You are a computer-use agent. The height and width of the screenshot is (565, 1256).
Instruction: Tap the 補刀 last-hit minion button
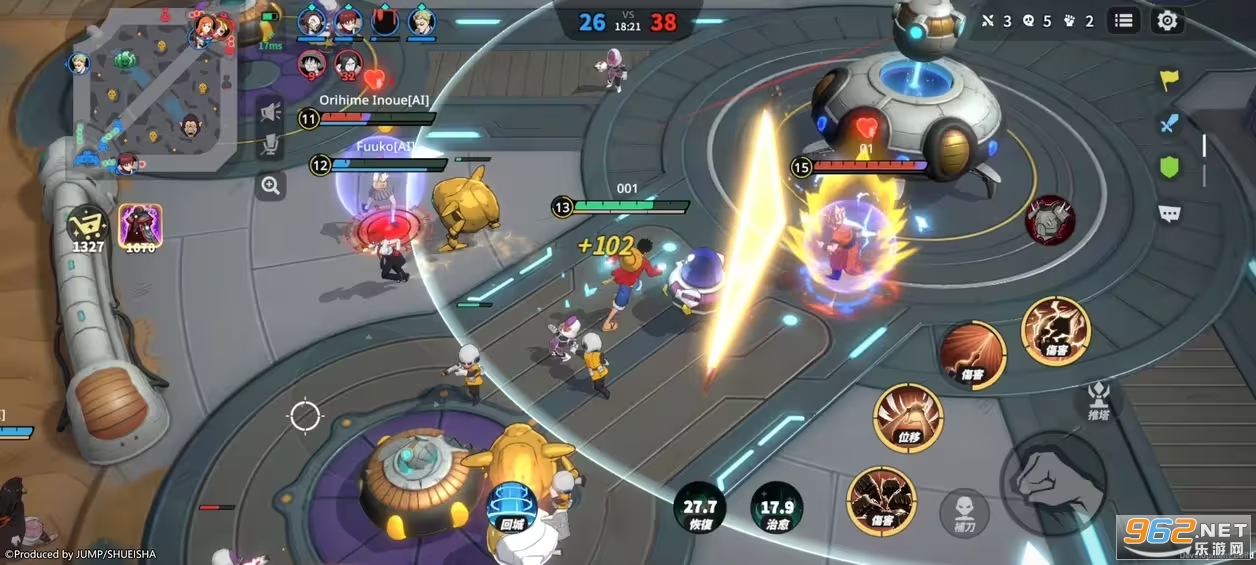[x=964, y=511]
